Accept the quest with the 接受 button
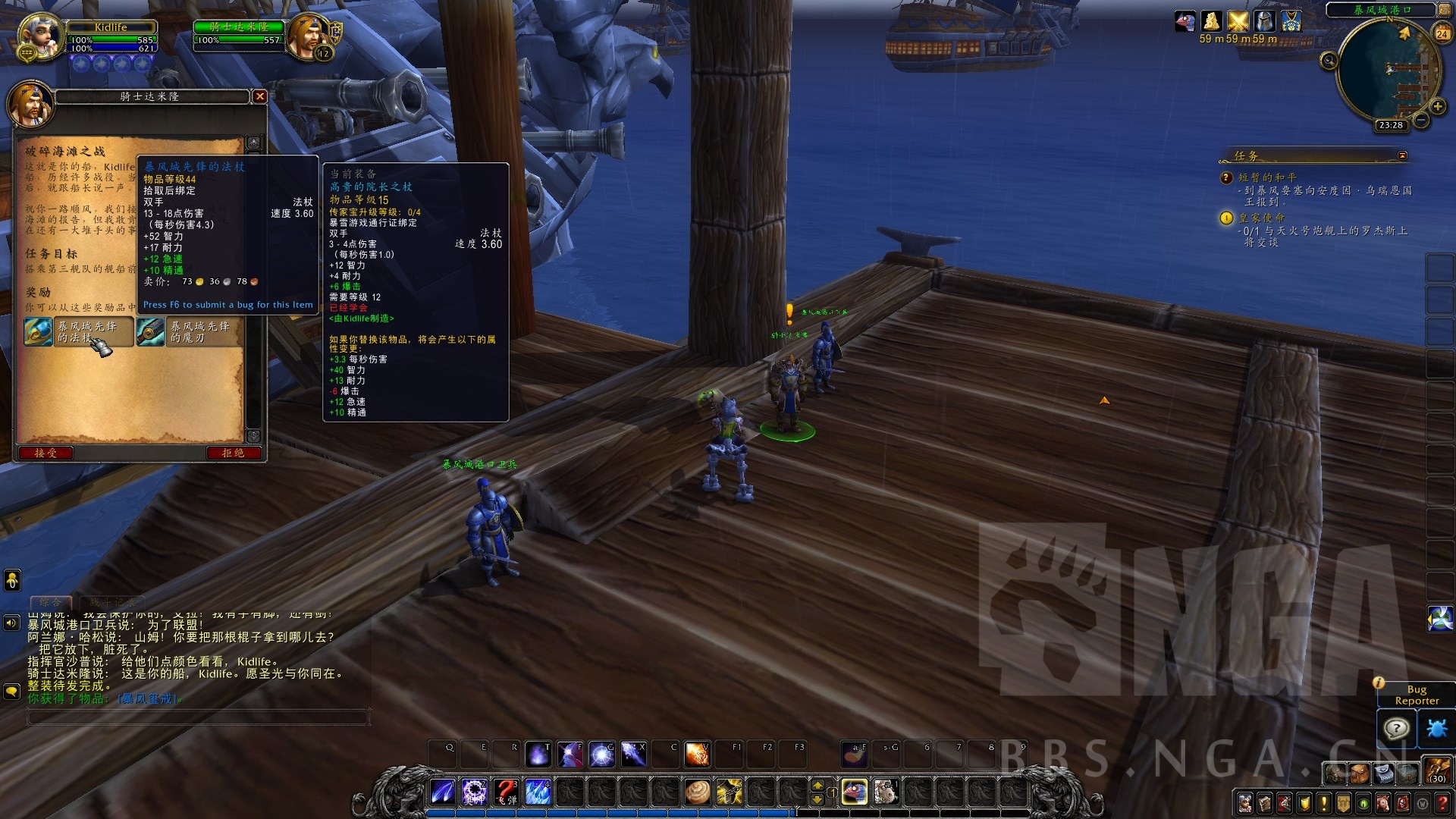Screen dimensions: 1456x819 [x=45, y=453]
